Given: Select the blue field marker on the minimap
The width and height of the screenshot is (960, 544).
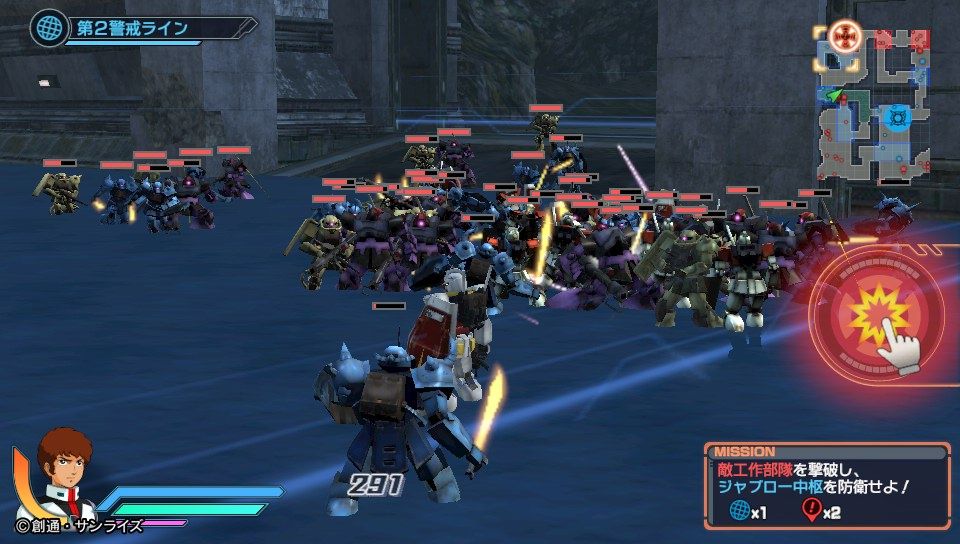Looking at the screenshot, I should (x=897, y=117).
